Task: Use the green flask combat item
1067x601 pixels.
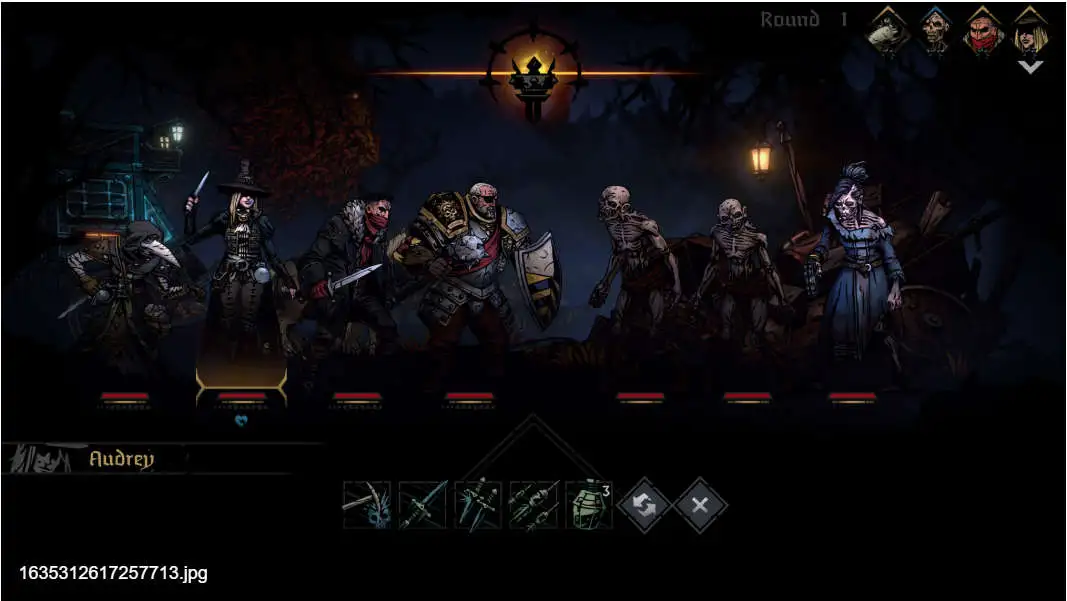Action: click(x=589, y=505)
